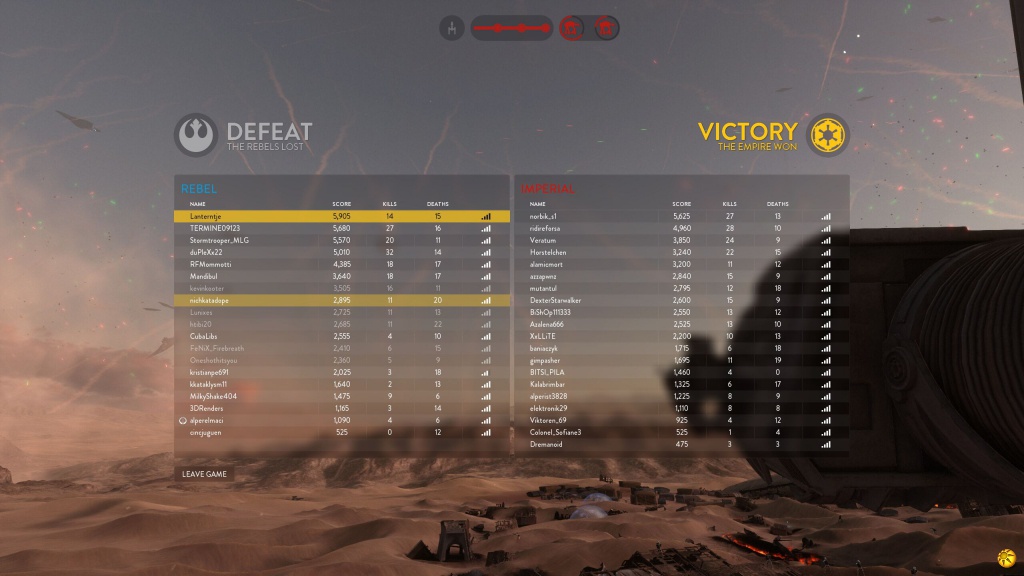Screen dimensions: 1024x576
Task: Select Colonel_Sofiane3's row
Action: [681, 432]
